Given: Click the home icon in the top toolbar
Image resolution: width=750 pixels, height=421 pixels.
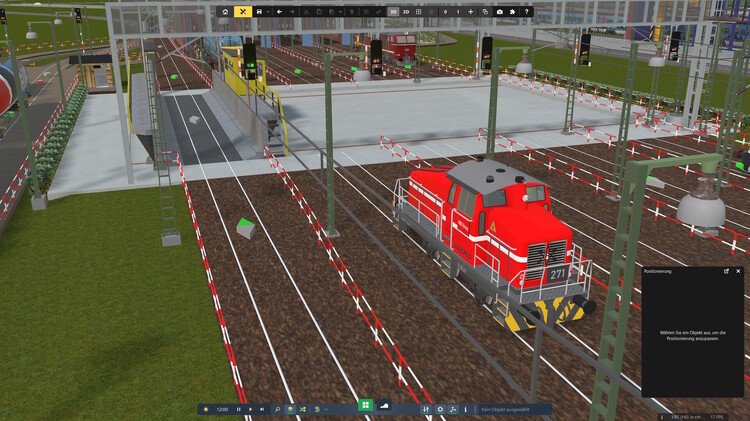Looking at the screenshot, I should click(x=225, y=11).
